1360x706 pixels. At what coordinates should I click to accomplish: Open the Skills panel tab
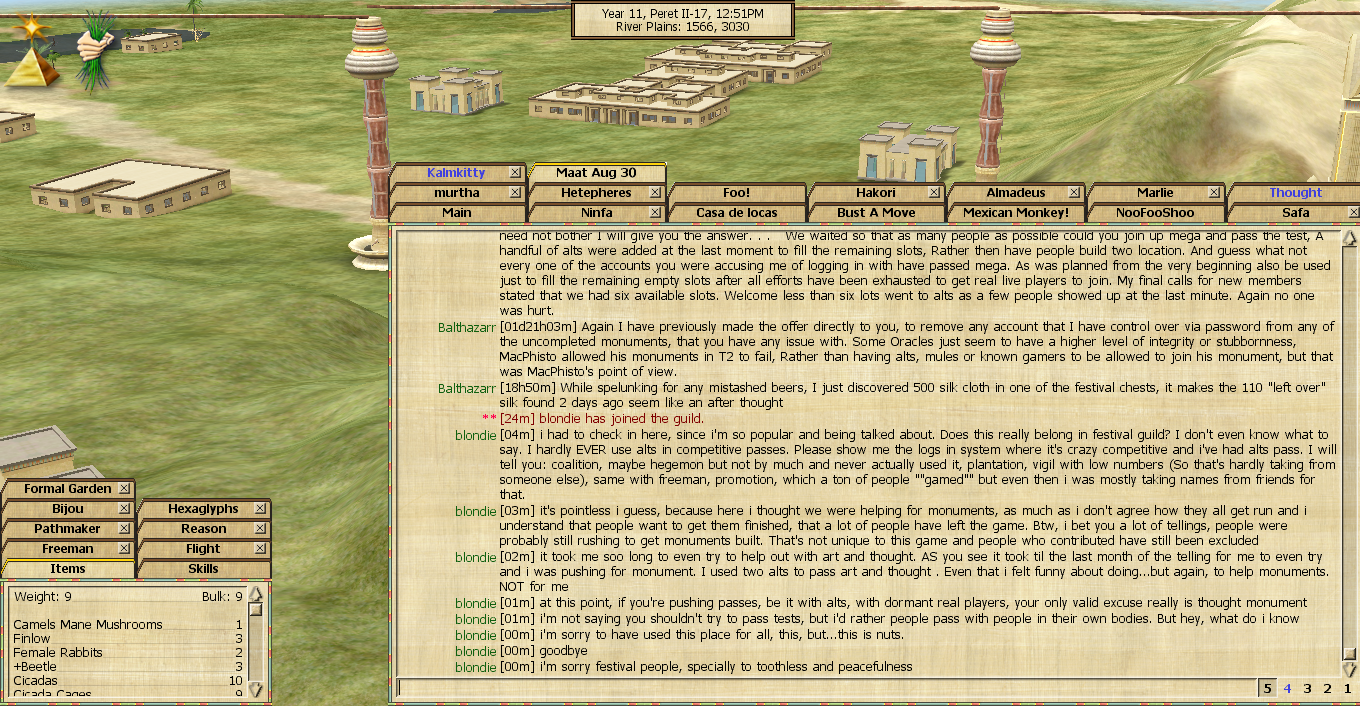pyautogui.click(x=203, y=569)
